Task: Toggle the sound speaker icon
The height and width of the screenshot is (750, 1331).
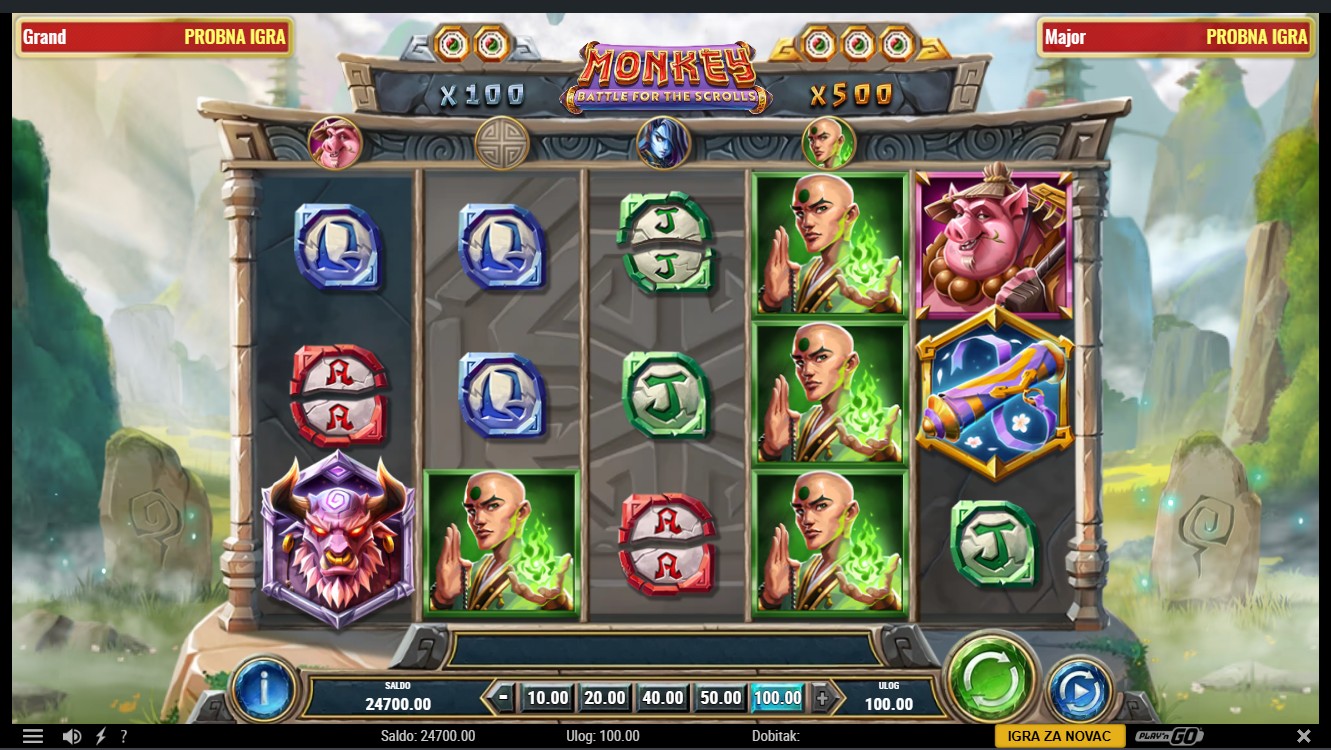Action: [72, 737]
